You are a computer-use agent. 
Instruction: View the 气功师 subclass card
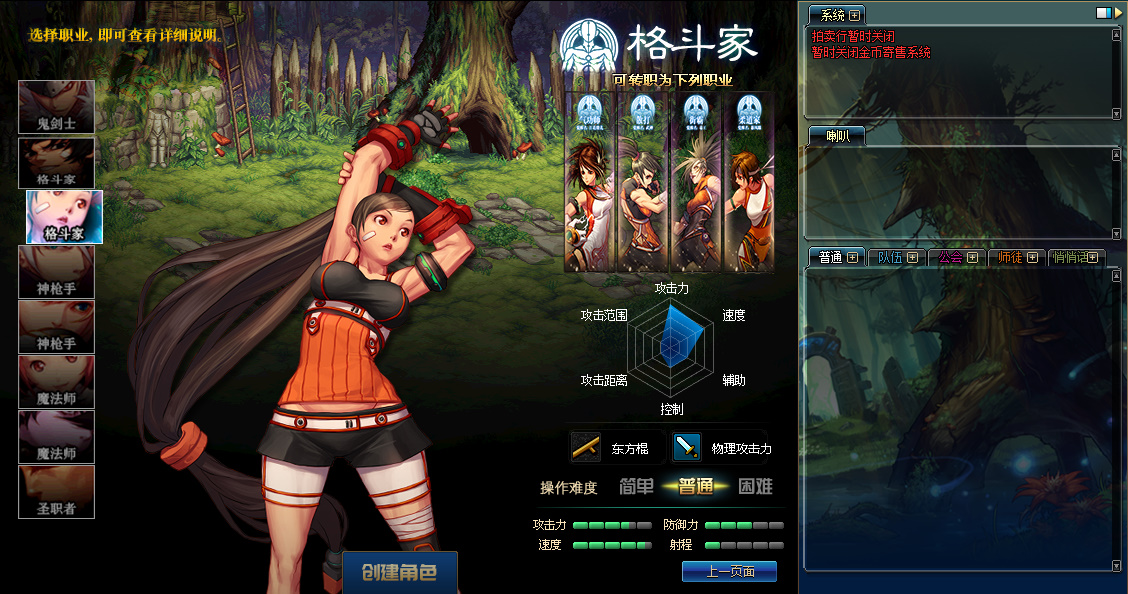(x=589, y=182)
